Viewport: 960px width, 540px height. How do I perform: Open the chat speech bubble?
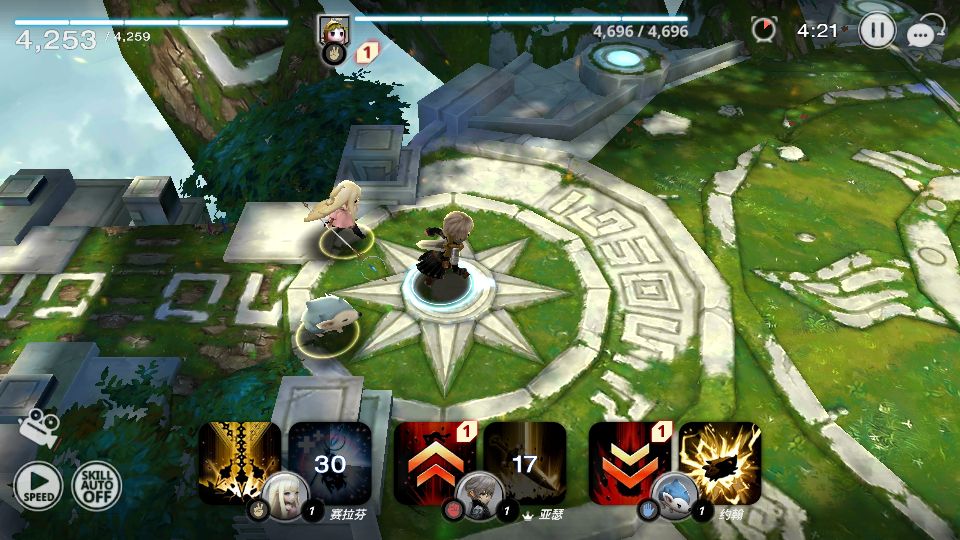pos(920,35)
